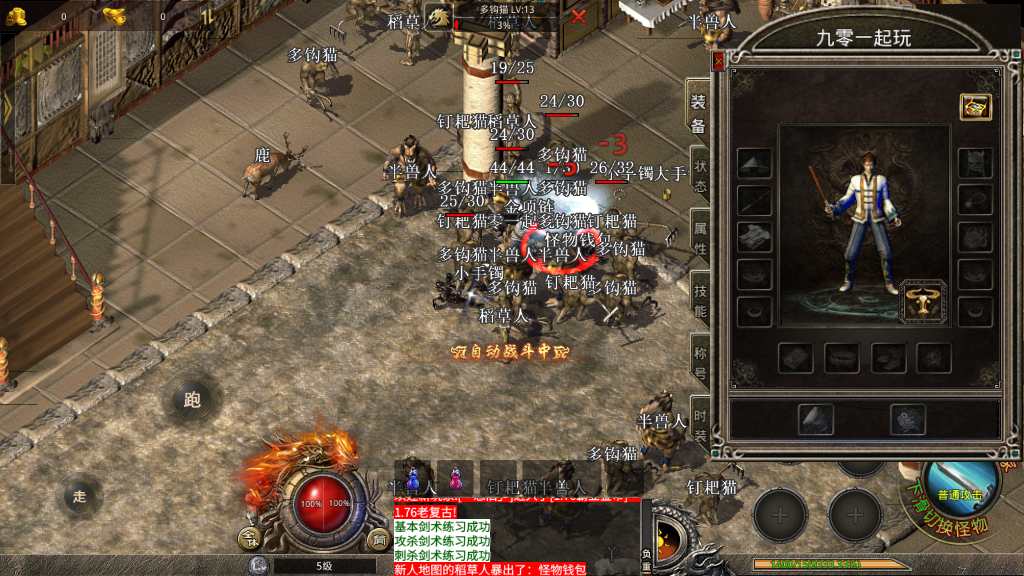The image size is (1024, 576).
Task: Tap the 走 walk button
Action: pyautogui.click(x=81, y=495)
